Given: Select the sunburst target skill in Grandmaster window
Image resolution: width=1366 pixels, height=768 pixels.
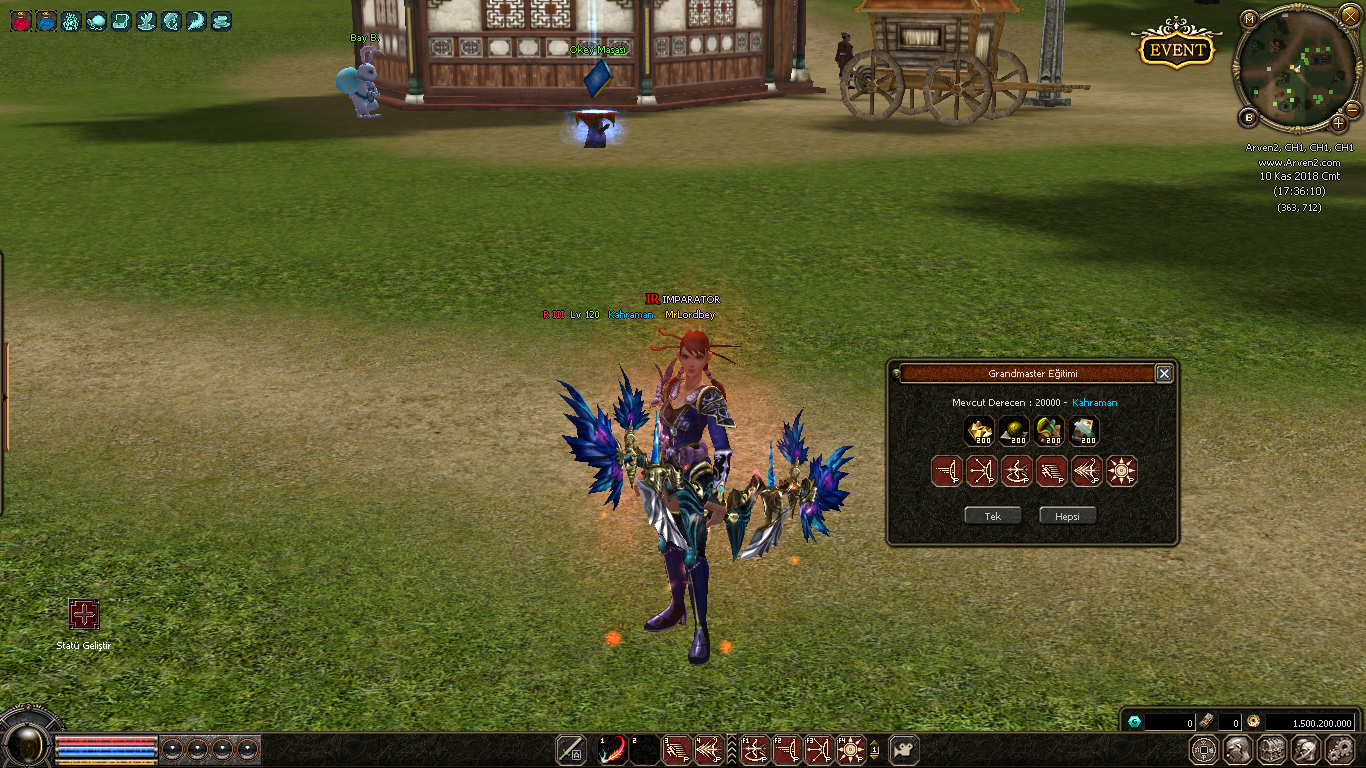Looking at the screenshot, I should click(1122, 471).
